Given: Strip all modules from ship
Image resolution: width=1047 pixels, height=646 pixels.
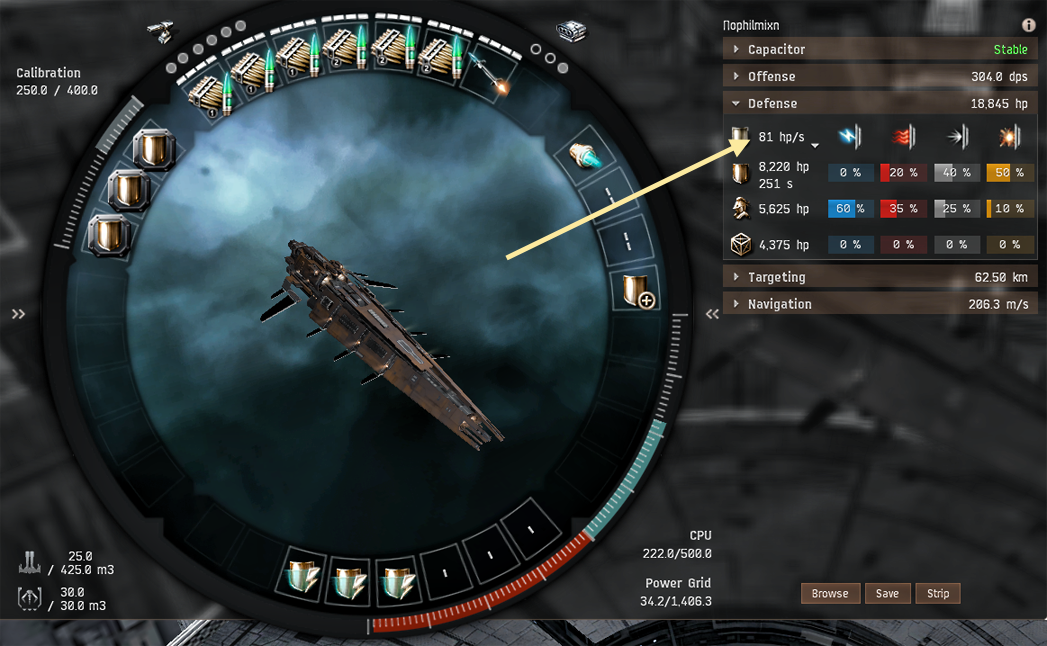Looking at the screenshot, I should coord(937,593).
